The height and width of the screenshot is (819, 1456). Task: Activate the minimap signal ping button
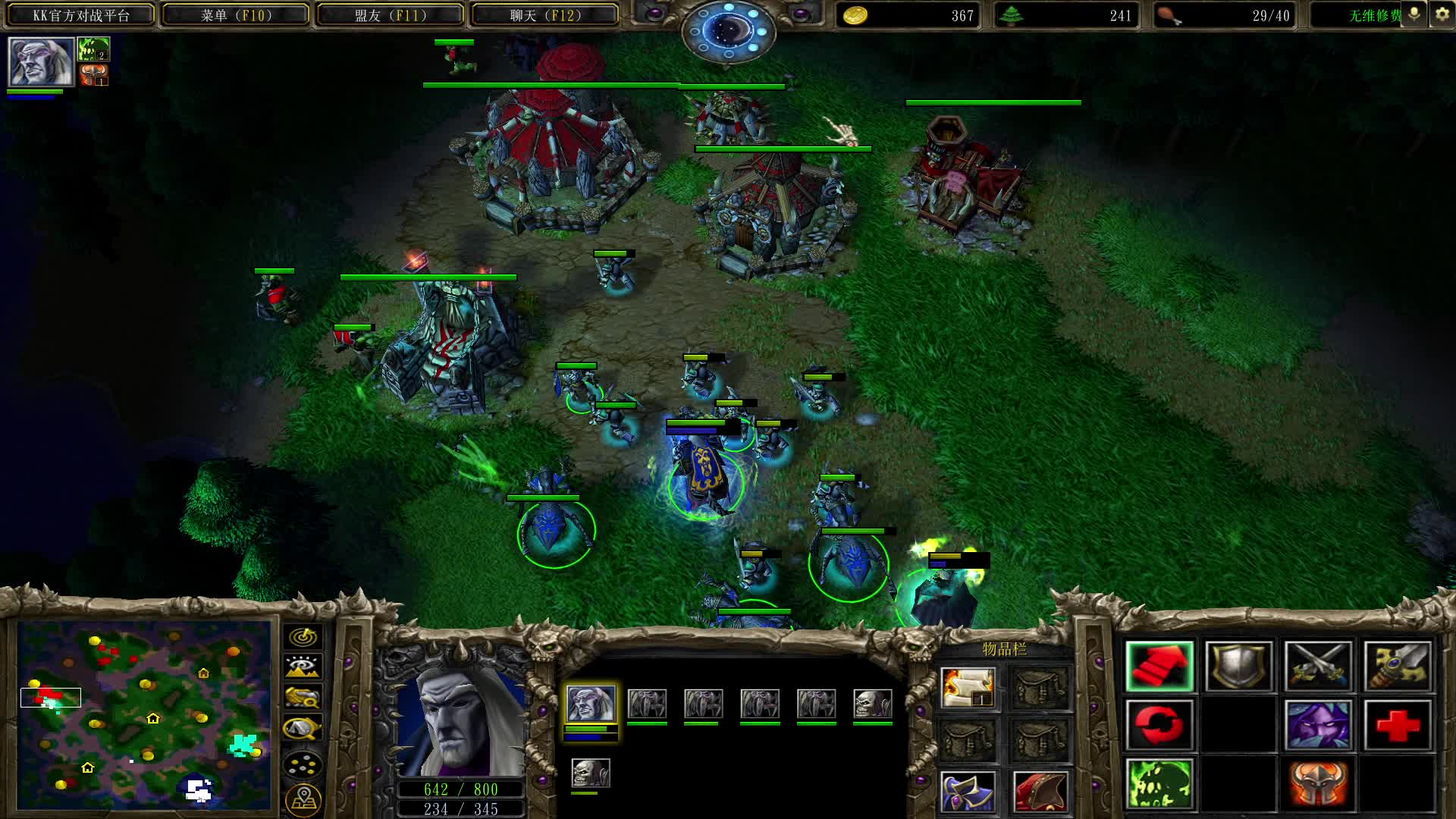point(303,637)
